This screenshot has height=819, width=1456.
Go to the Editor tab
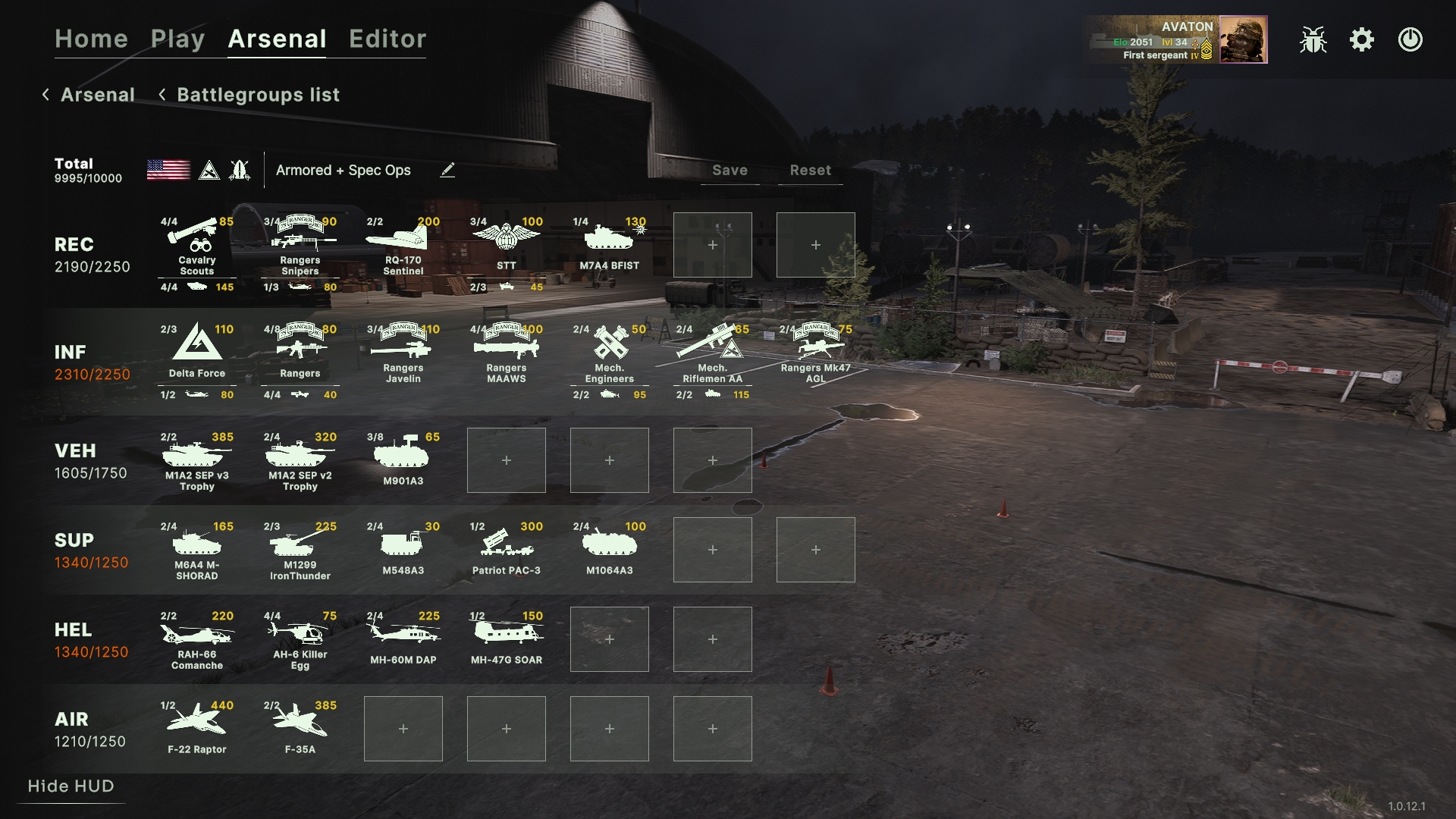tap(388, 39)
